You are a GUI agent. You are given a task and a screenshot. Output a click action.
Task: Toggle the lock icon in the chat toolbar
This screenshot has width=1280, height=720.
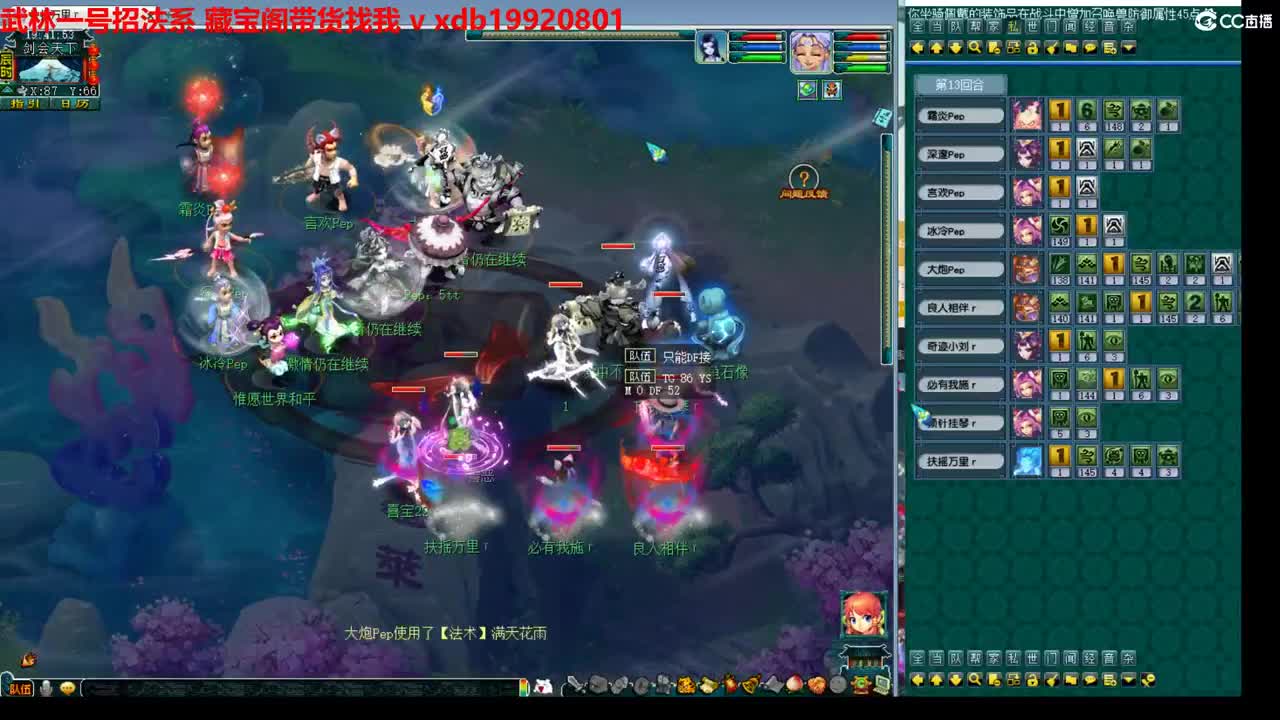(x=1032, y=679)
